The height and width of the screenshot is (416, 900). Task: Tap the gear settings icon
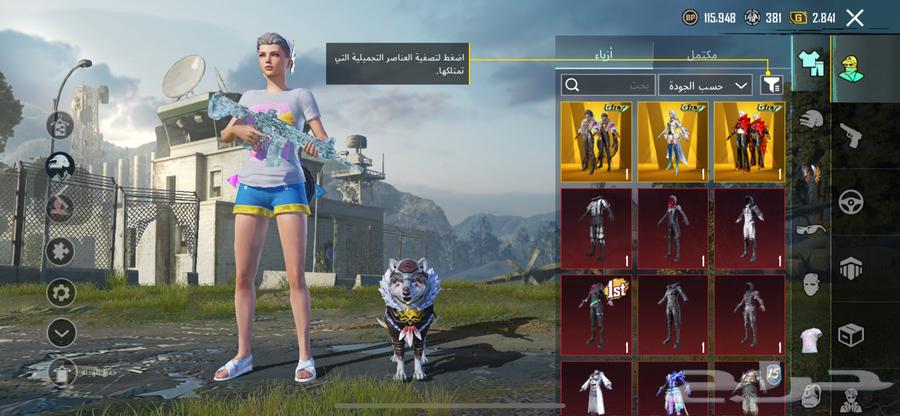61,293
